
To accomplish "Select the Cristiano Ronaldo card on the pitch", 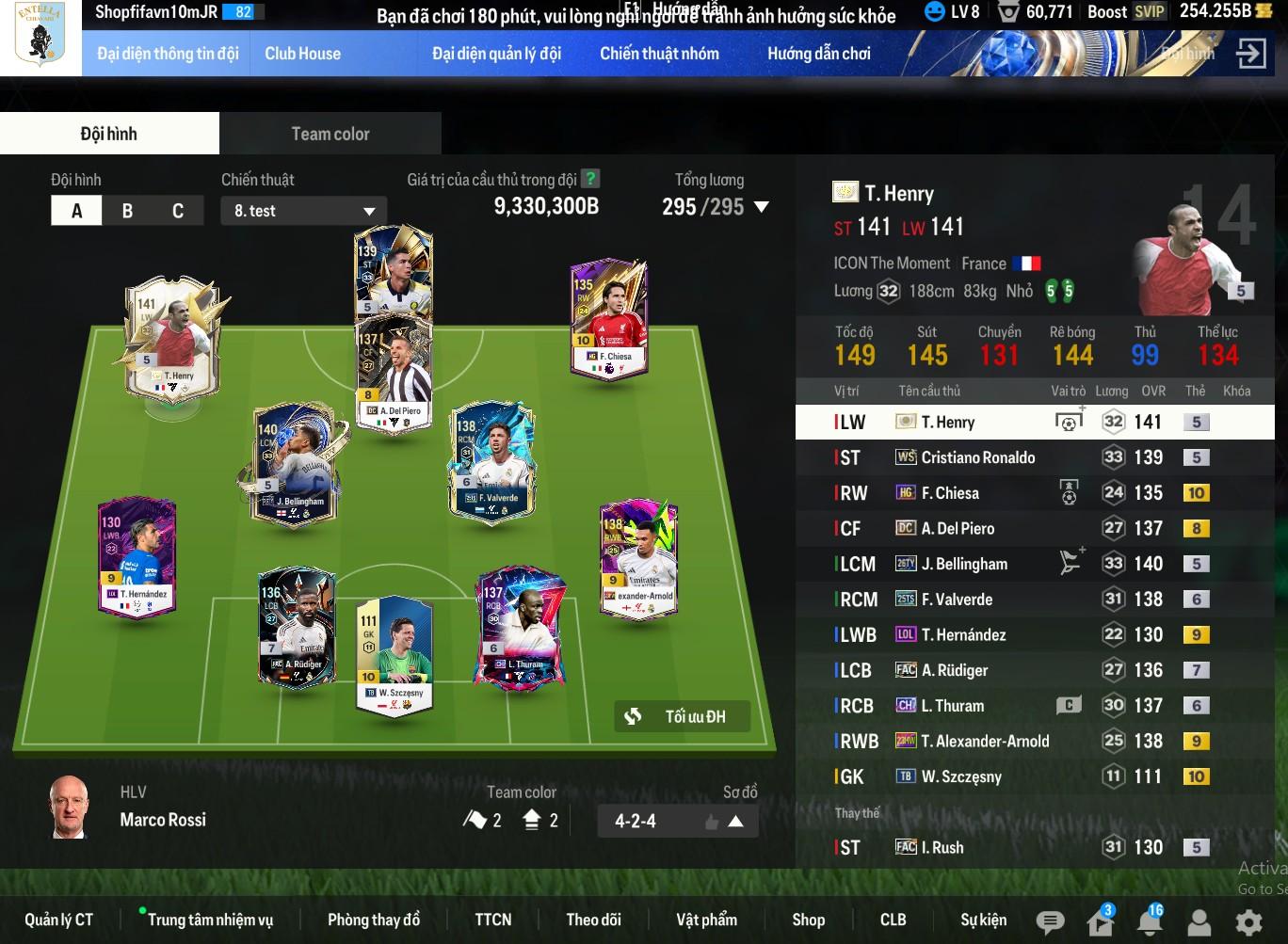I will point(393,271).
